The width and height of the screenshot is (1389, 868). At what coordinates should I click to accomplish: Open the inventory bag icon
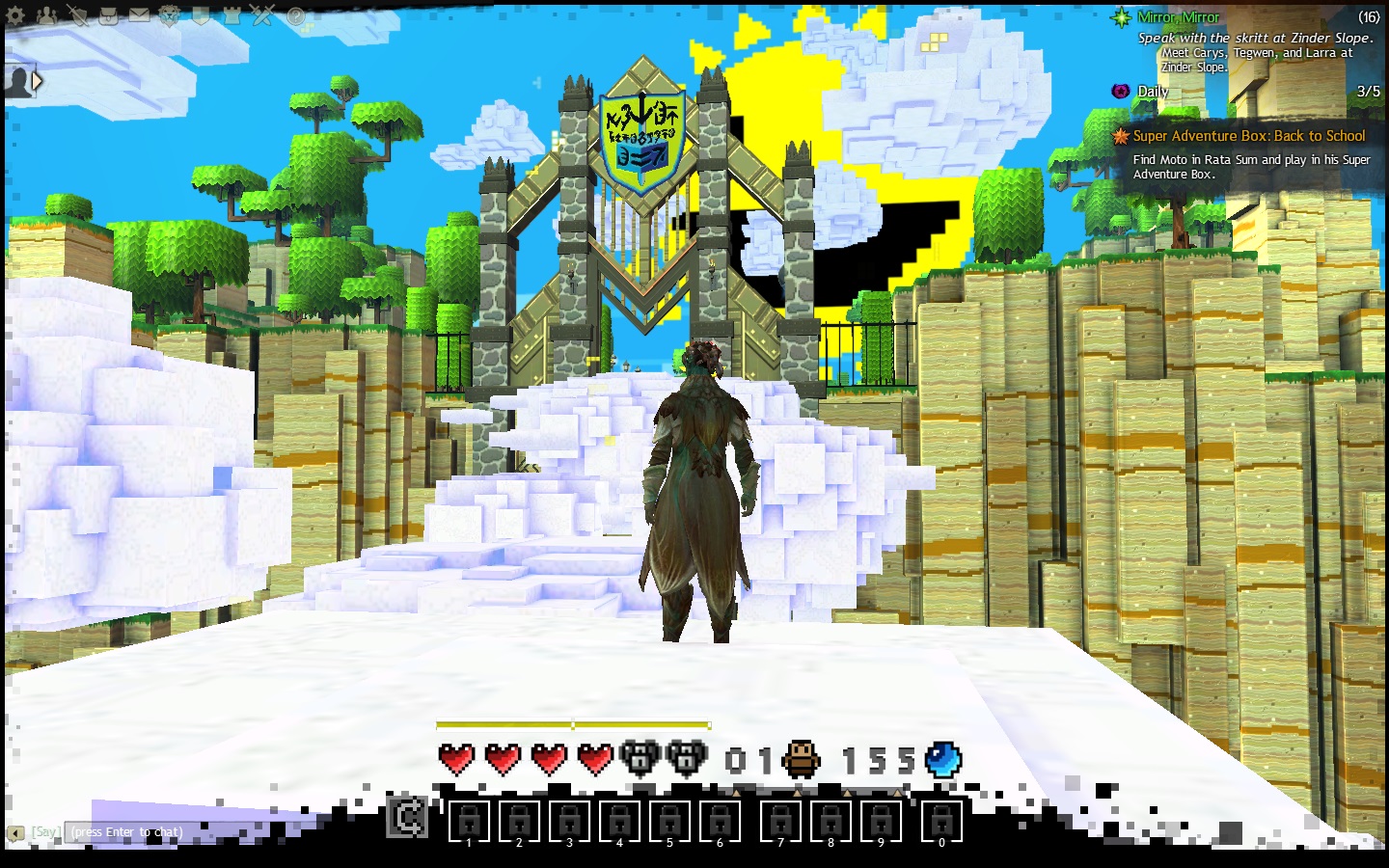(x=108, y=15)
